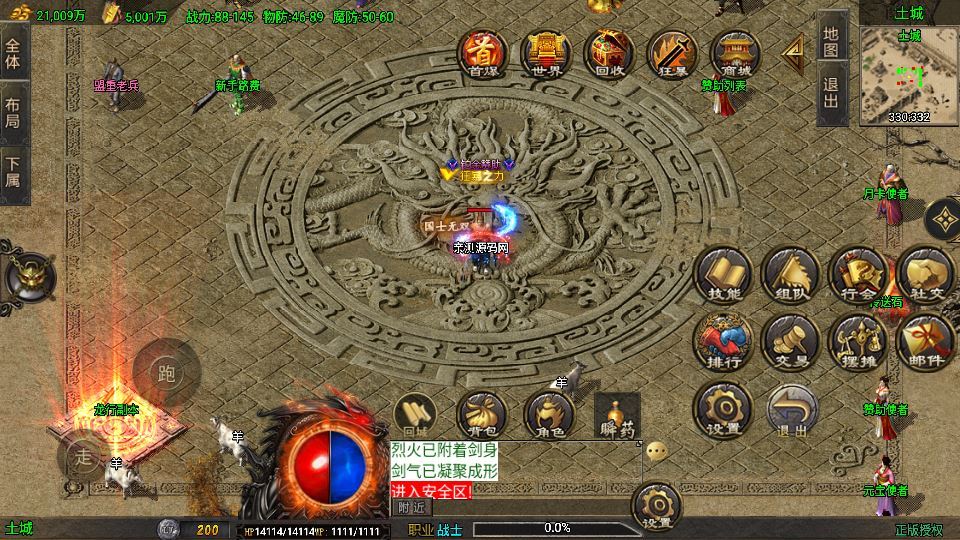
Task: Open the 背包 backpack icon
Action: pos(478,415)
